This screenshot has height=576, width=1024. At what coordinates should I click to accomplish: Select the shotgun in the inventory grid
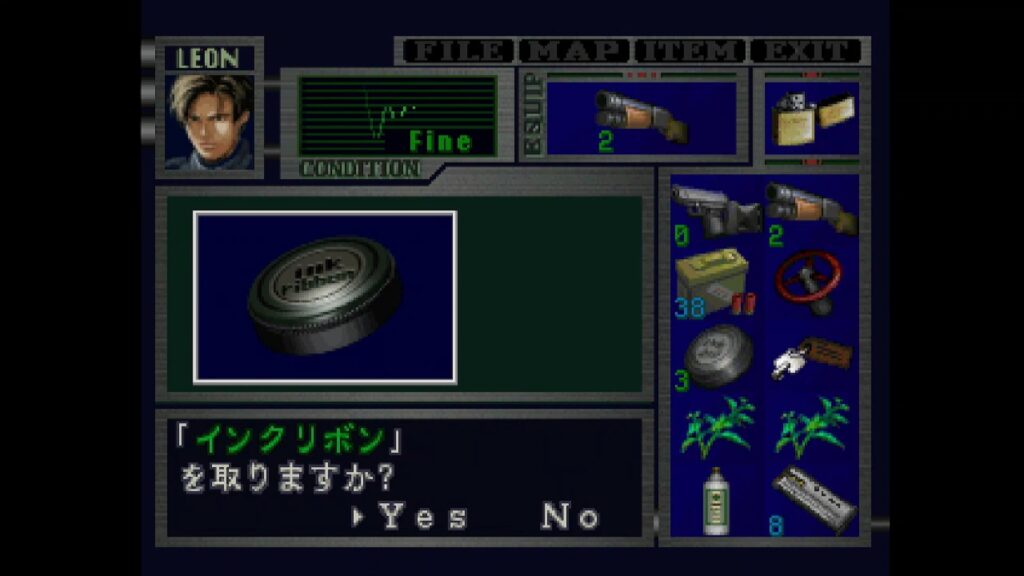pos(811,210)
